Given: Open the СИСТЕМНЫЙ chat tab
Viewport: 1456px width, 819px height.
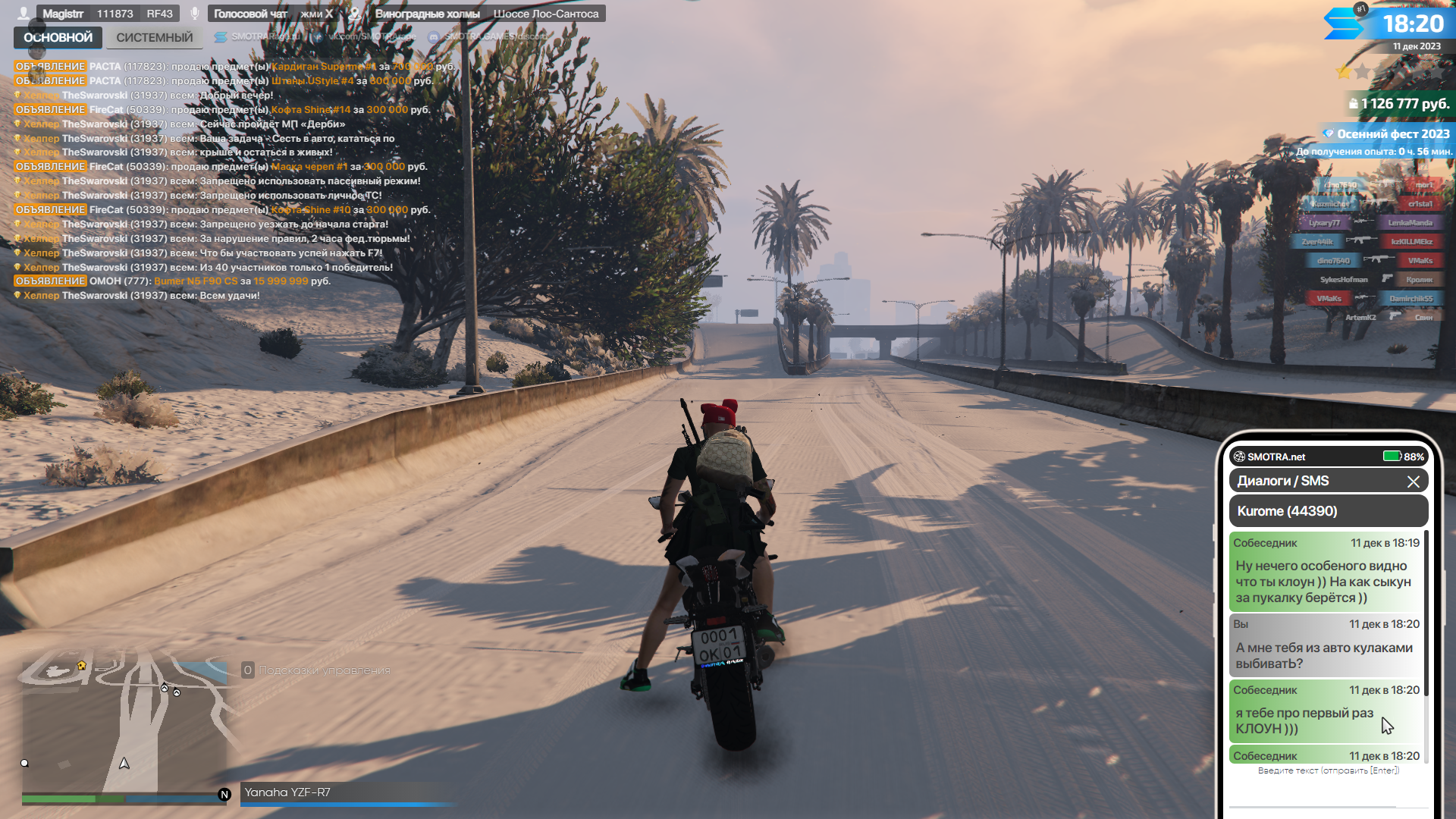Looking at the screenshot, I should (x=154, y=37).
